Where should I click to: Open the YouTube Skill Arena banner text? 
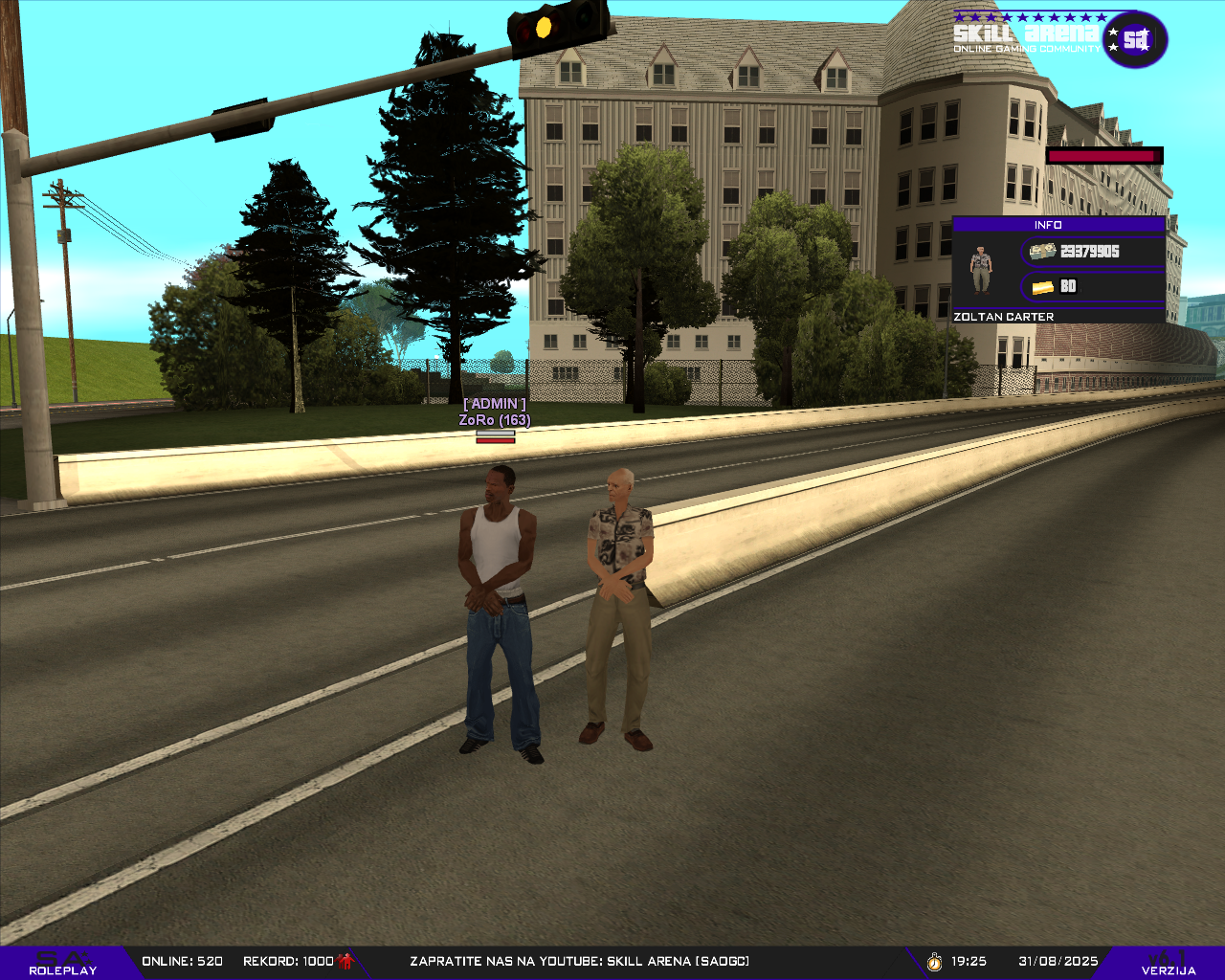579,961
